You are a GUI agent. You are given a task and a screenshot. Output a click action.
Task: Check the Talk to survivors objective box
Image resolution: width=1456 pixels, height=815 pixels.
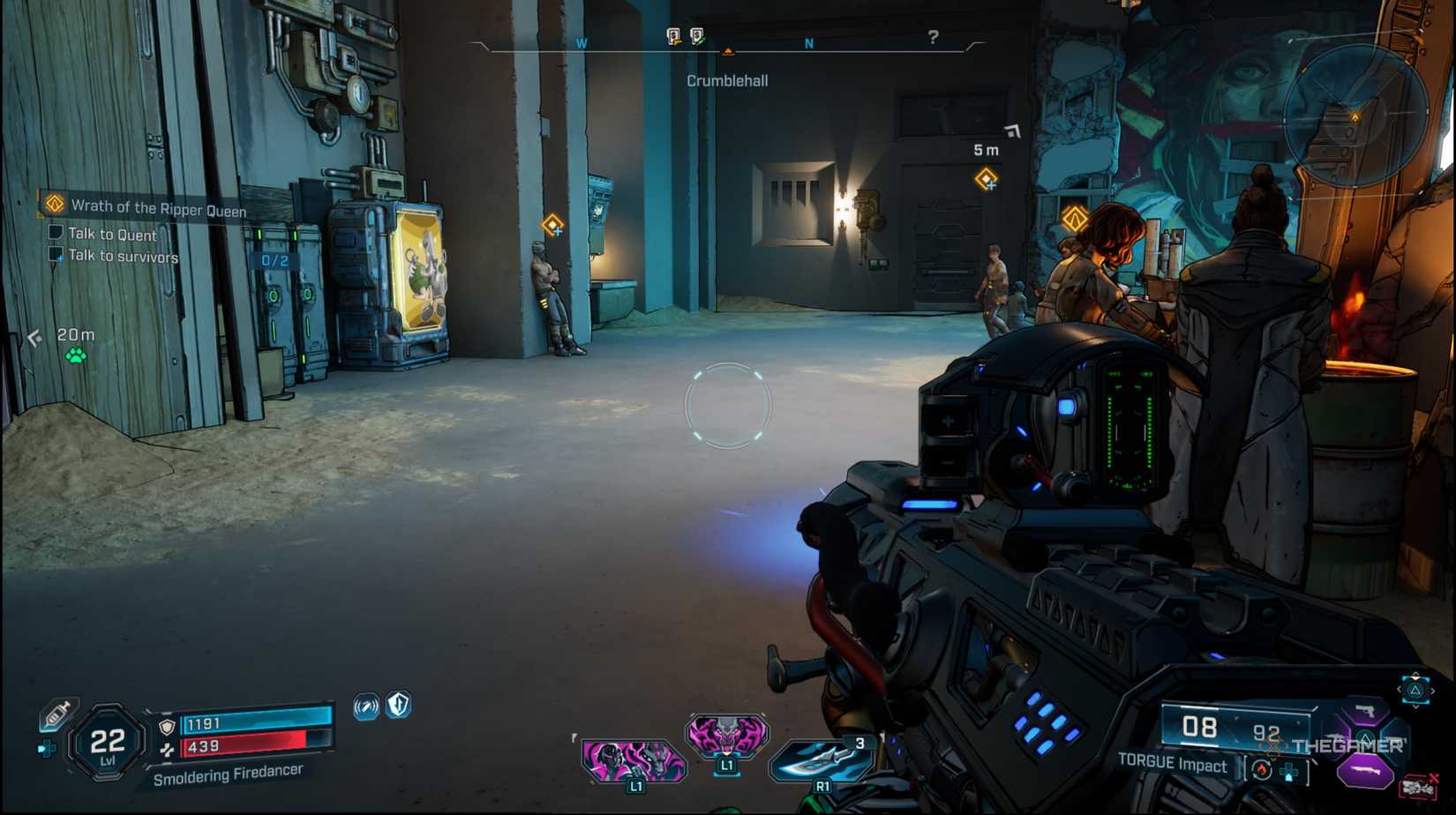[x=55, y=255]
